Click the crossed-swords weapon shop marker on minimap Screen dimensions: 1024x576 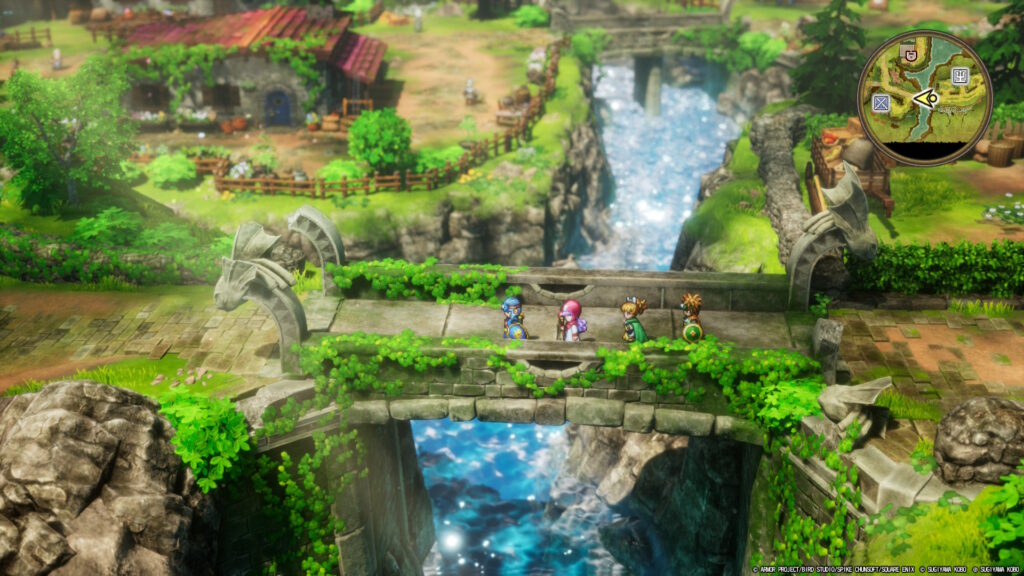(x=881, y=103)
